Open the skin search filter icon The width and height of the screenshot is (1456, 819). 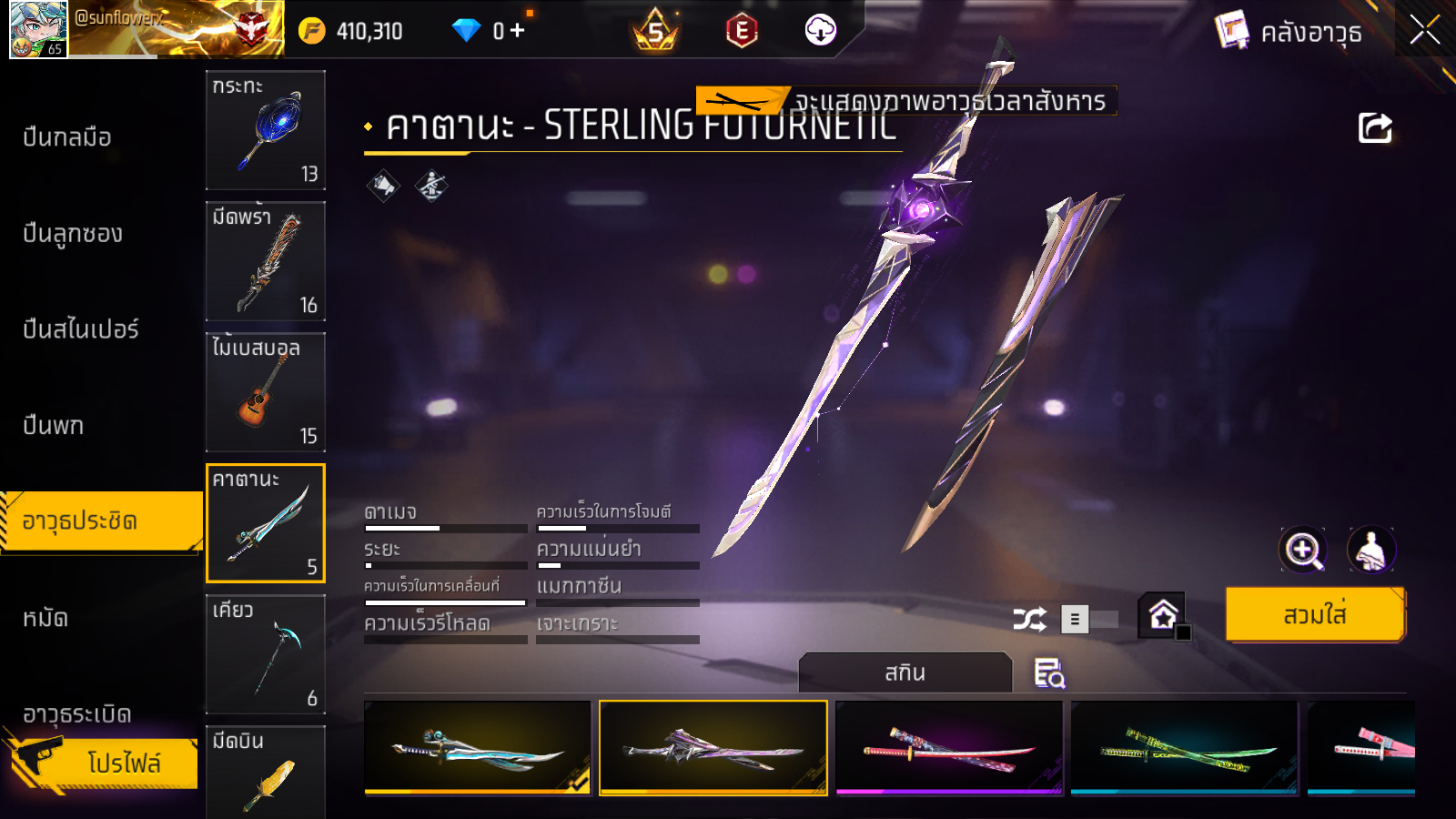tap(1049, 673)
